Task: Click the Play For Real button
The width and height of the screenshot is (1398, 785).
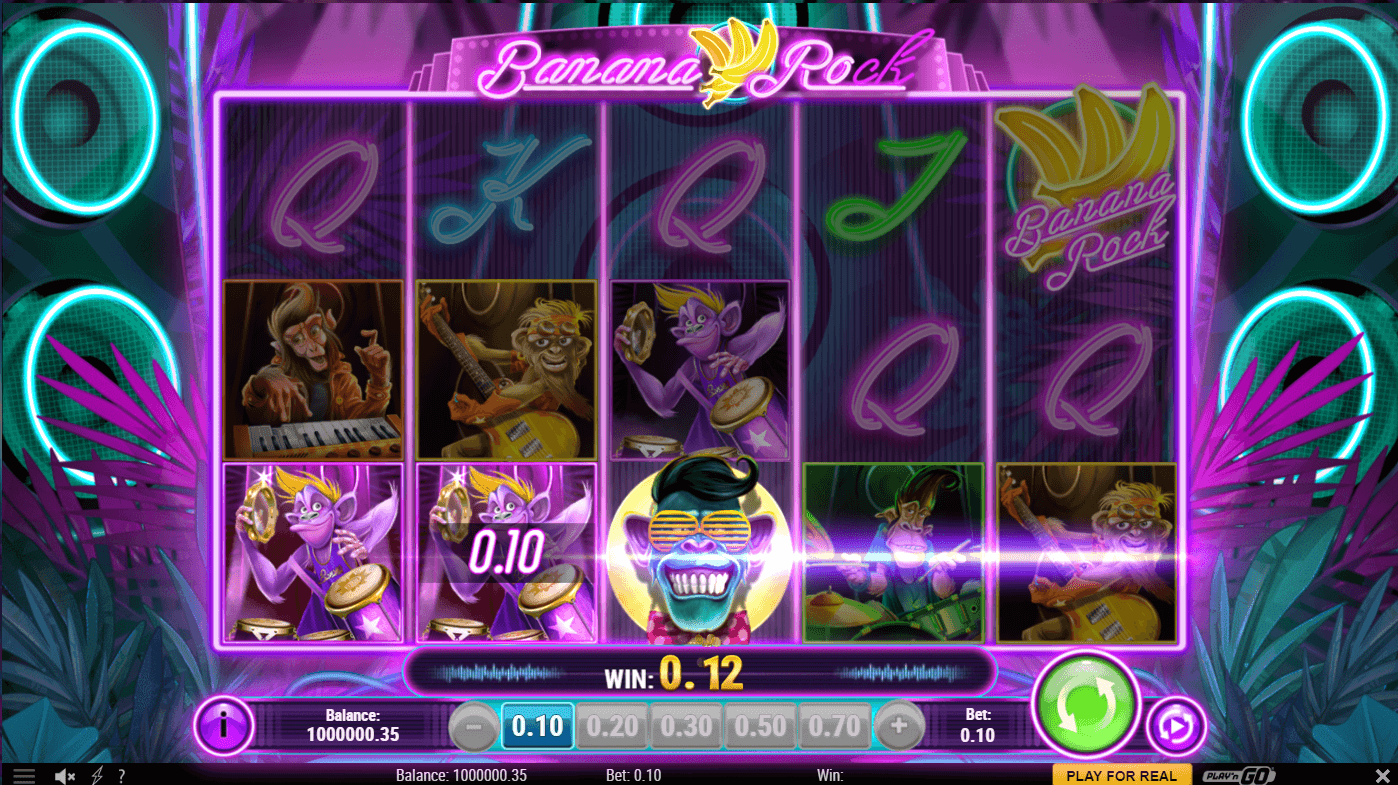Action: point(1121,776)
